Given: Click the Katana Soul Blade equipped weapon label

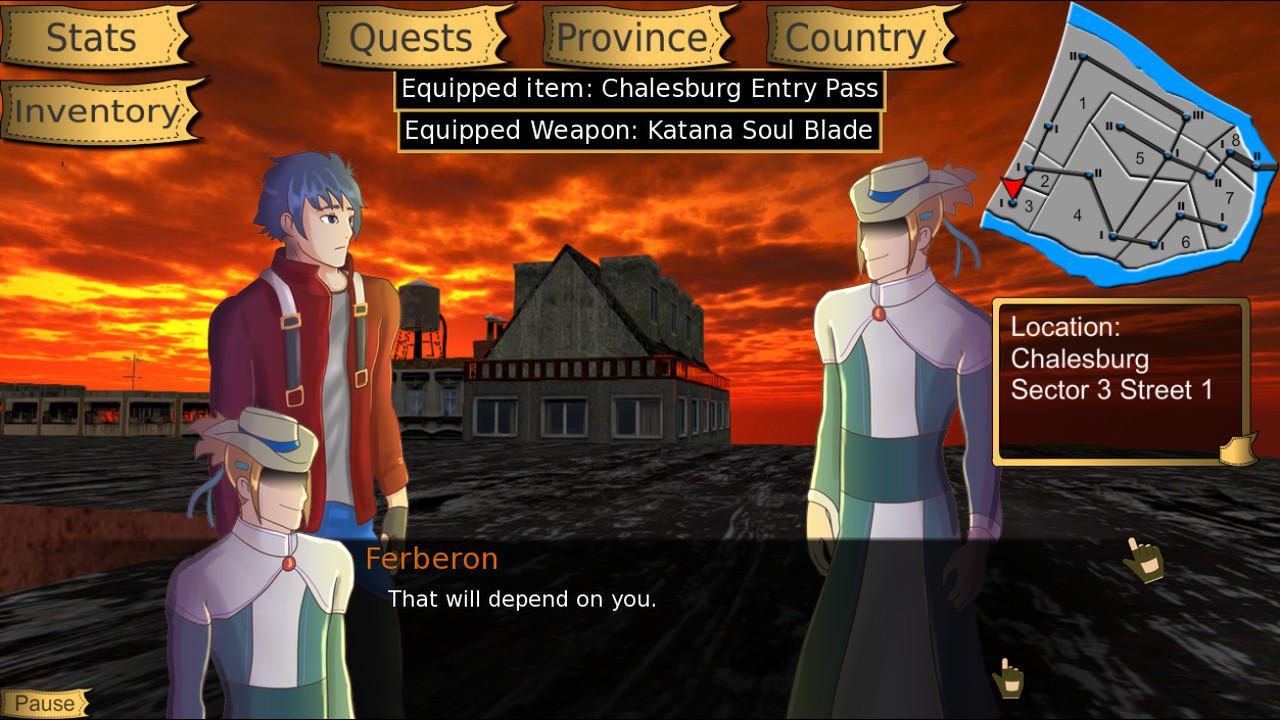Looking at the screenshot, I should pos(637,129).
